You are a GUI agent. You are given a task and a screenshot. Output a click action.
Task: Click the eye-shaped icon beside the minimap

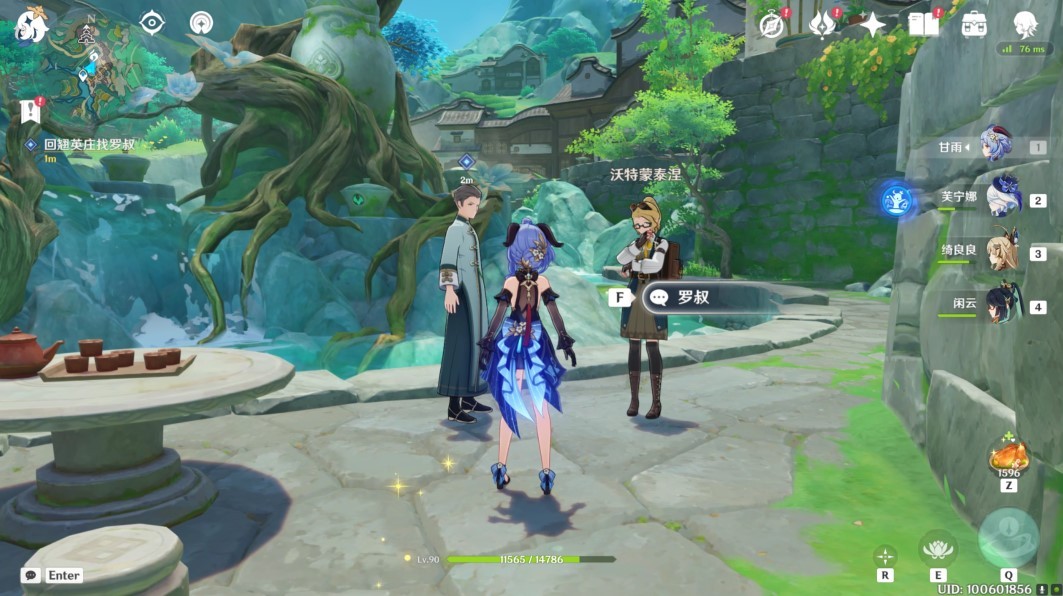coord(152,23)
